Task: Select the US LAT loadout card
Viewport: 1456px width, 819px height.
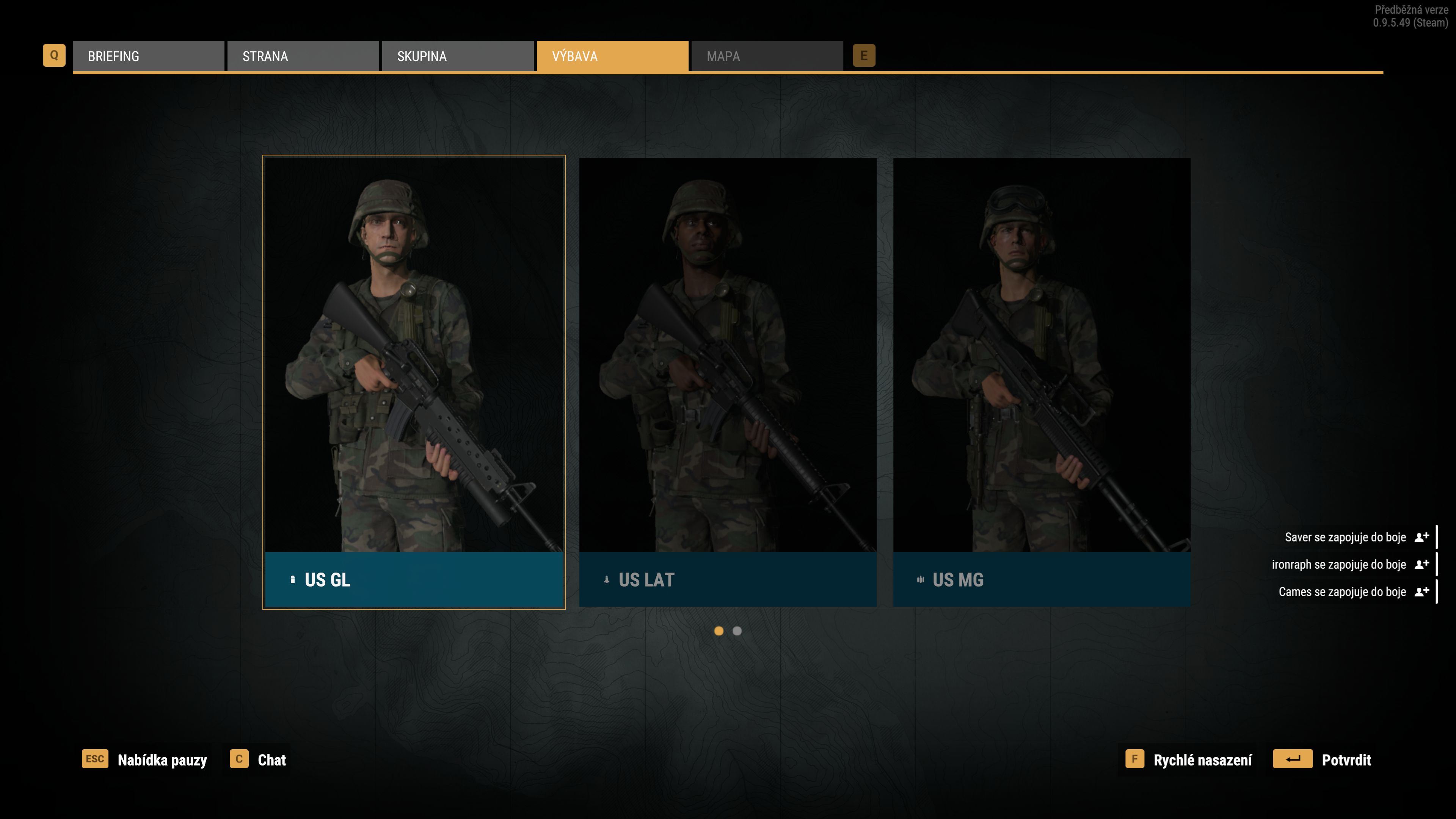Action: tap(728, 381)
